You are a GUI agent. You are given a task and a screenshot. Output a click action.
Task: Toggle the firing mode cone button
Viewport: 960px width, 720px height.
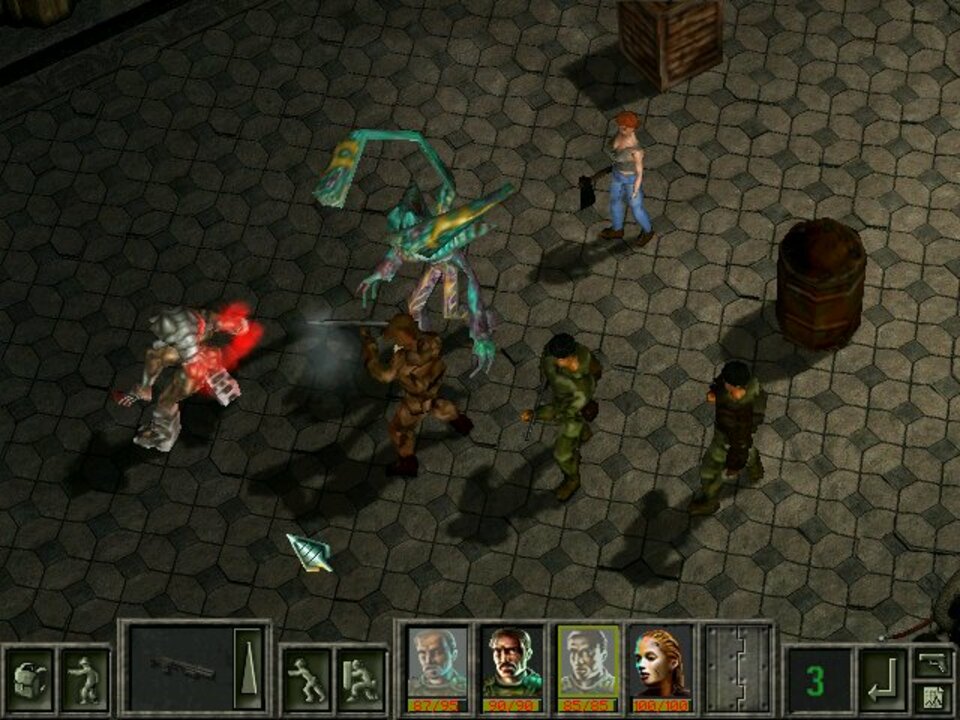tap(249, 668)
